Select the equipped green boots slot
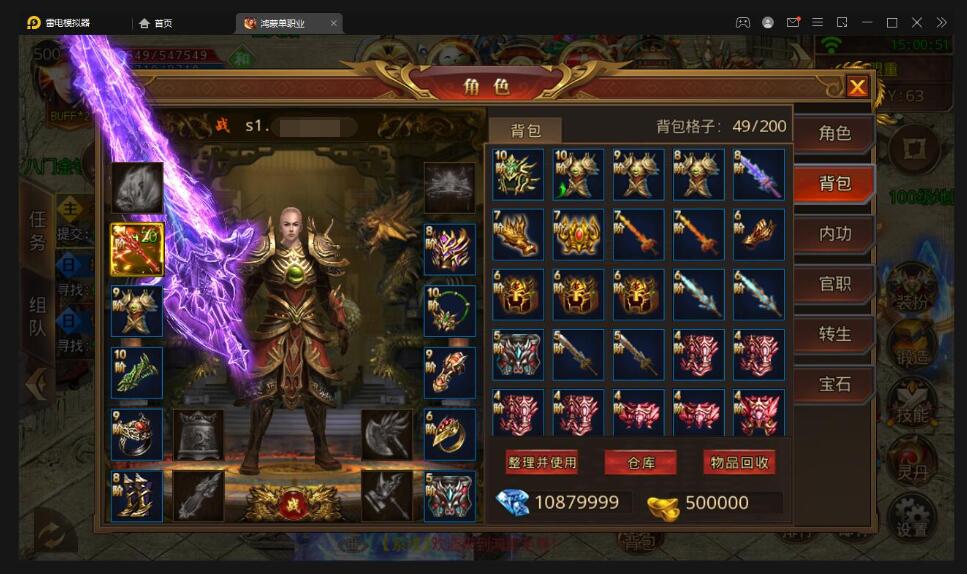Viewport: 967px width, 574px height. pyautogui.click(x=137, y=372)
